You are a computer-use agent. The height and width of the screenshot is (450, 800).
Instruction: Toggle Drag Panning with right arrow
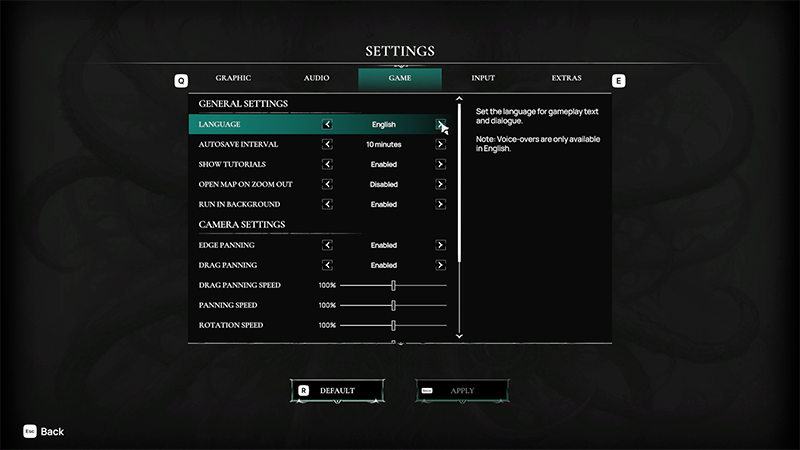point(441,265)
